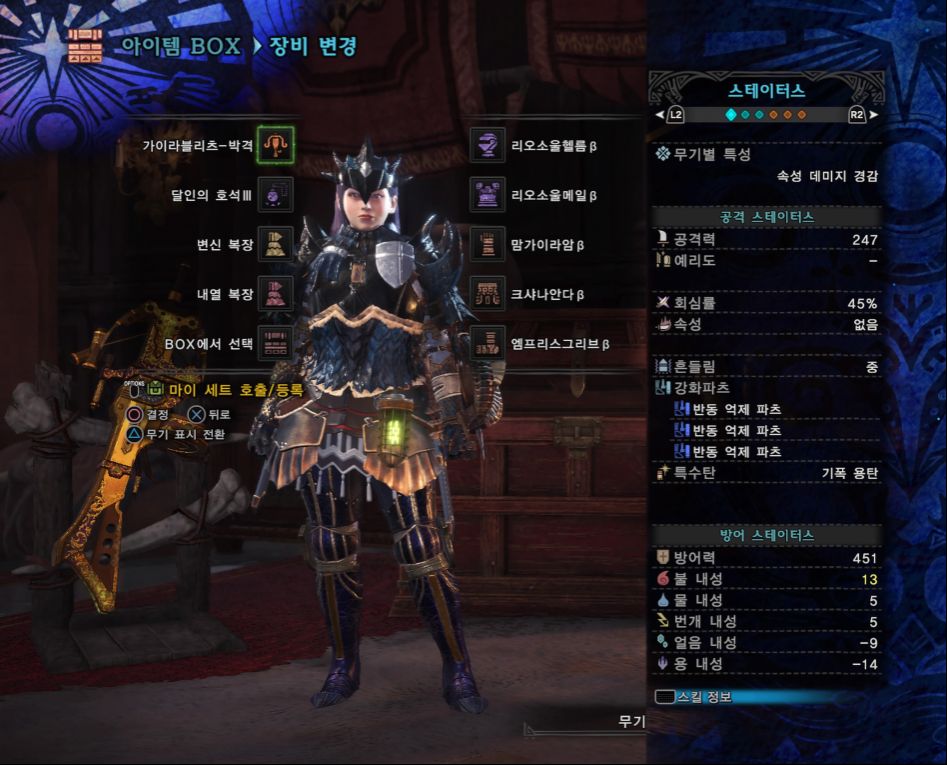Click the BOX에서 선택 option

click(x=275, y=343)
